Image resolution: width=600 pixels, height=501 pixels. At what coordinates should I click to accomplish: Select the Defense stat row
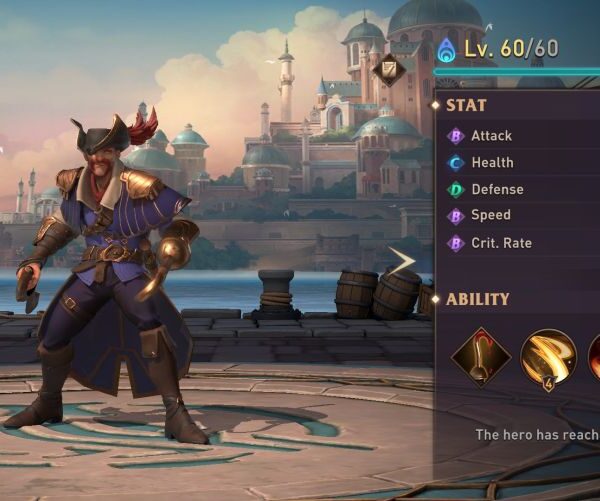(497, 189)
